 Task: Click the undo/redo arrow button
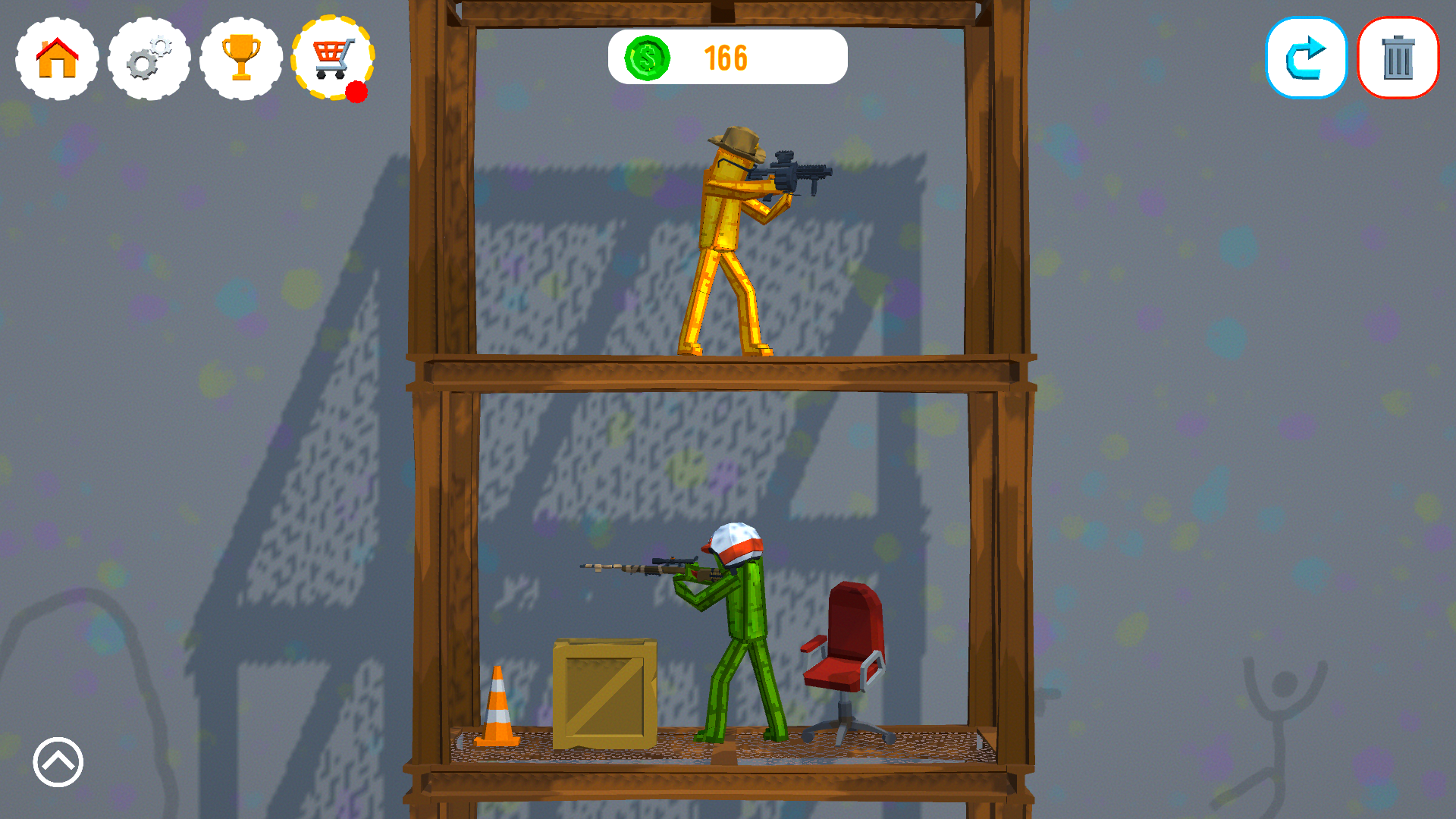(x=1306, y=58)
